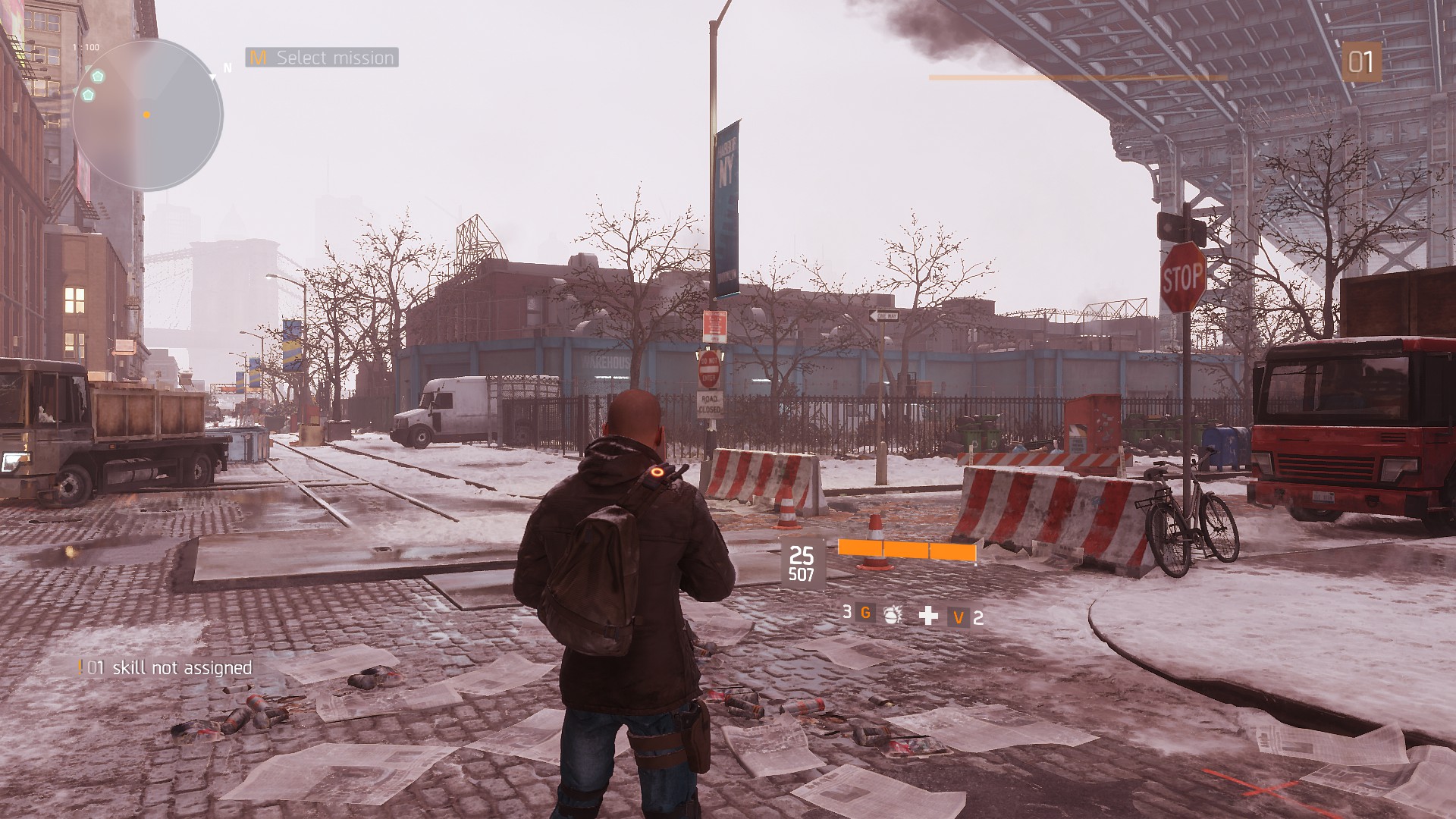Screen dimensions: 1456x819
Task: Select the grenade icon
Action: pos(893,615)
